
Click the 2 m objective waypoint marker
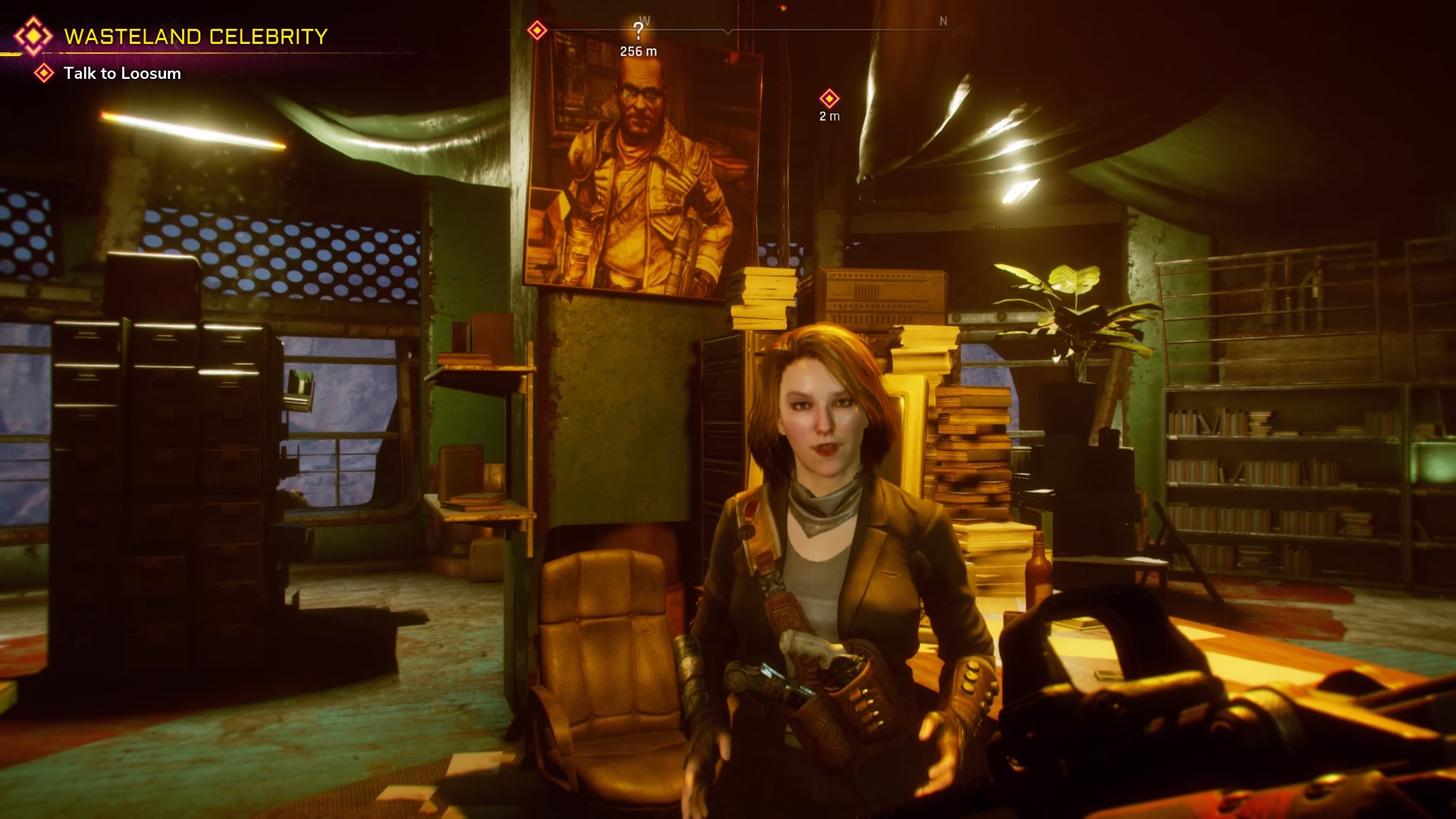[829, 99]
